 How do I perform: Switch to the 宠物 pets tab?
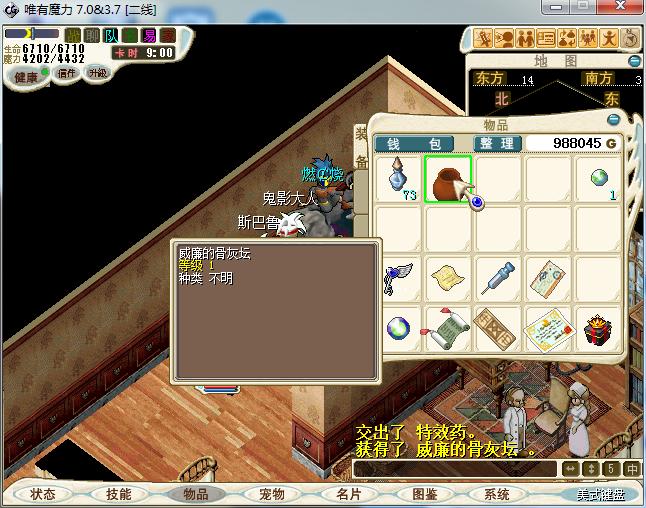[x=272, y=494]
